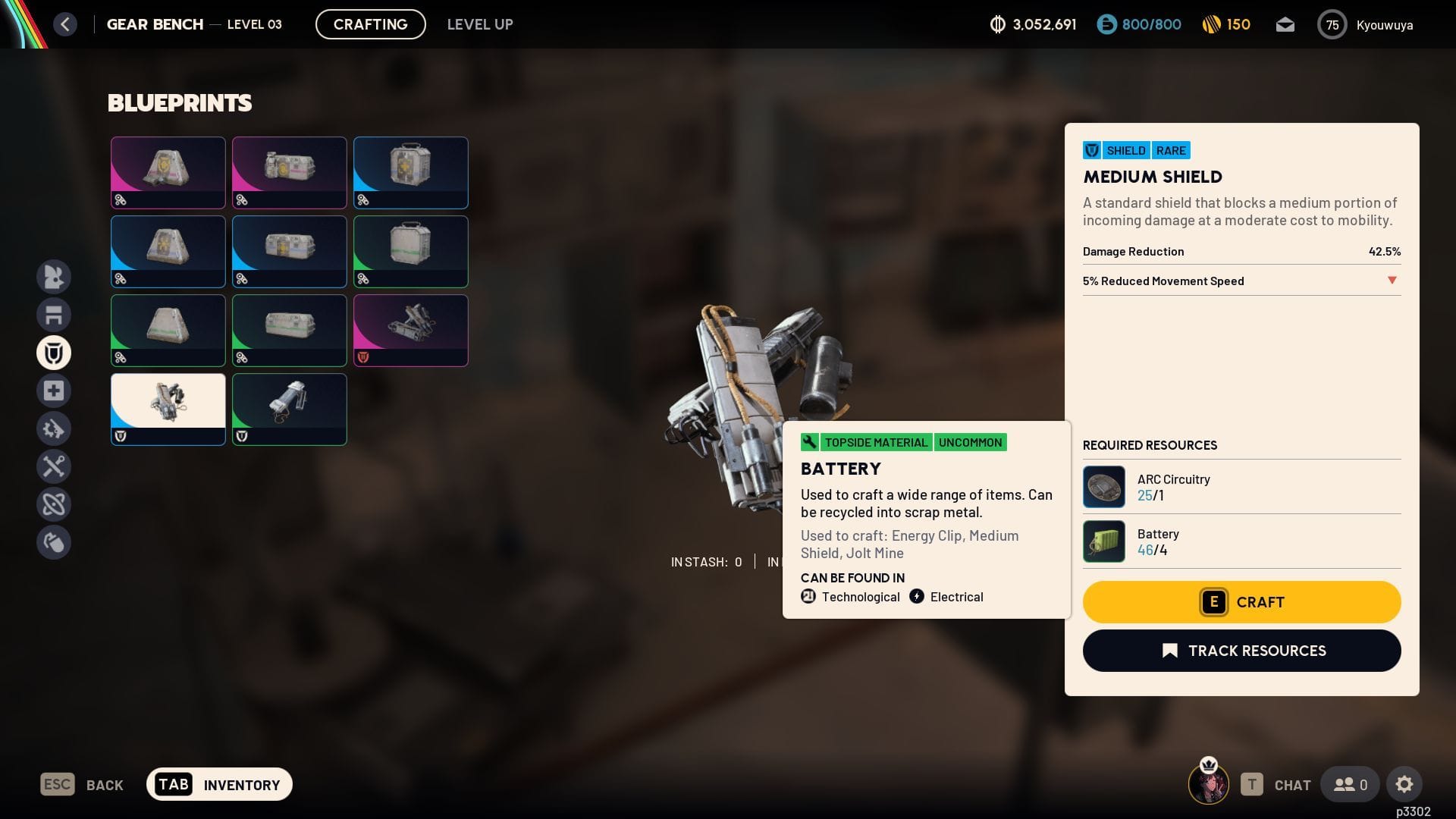Open the Inventory
1456x819 pixels.
[219, 784]
